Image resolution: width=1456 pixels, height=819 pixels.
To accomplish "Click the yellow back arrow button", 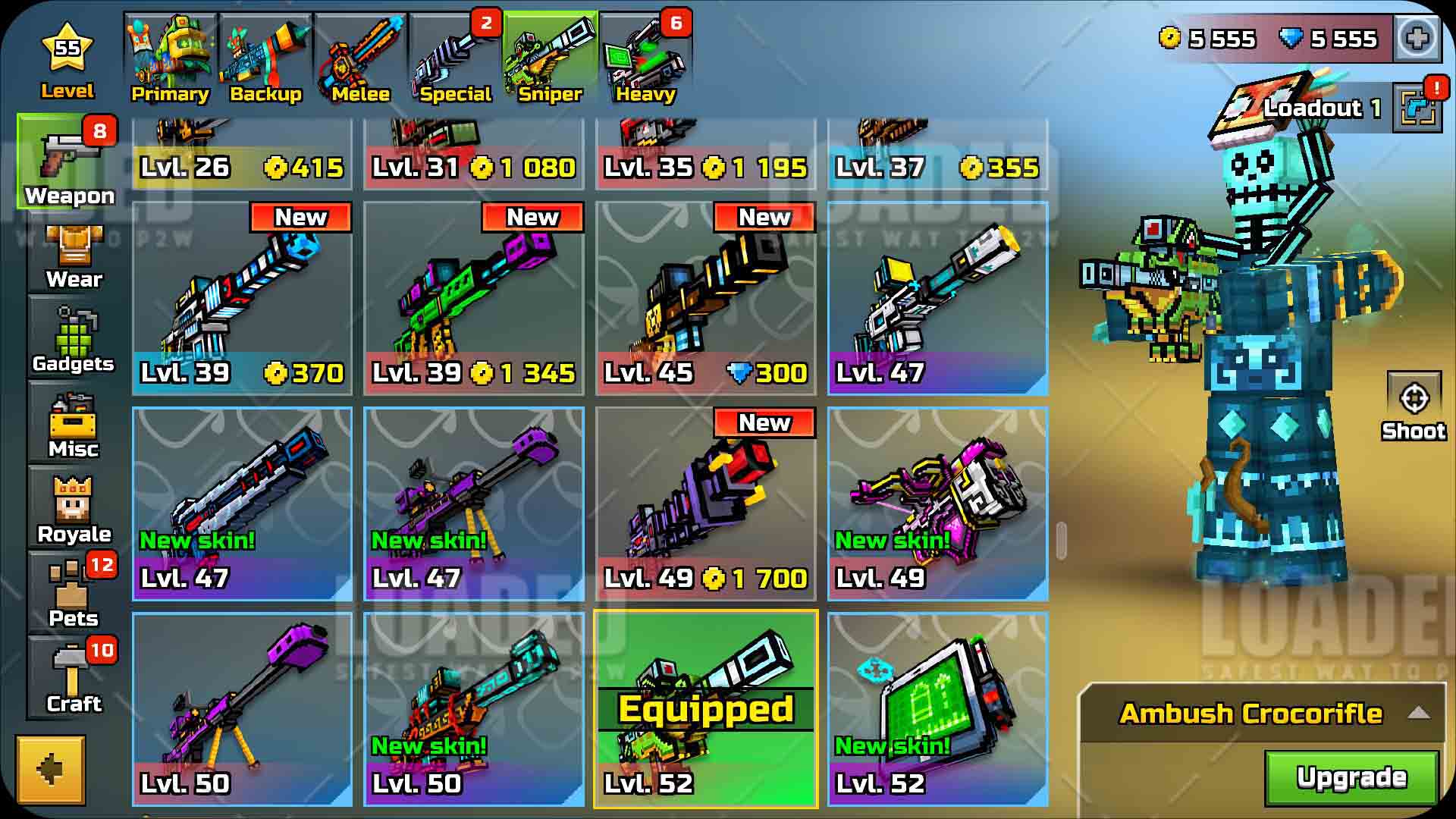I will click(51, 770).
